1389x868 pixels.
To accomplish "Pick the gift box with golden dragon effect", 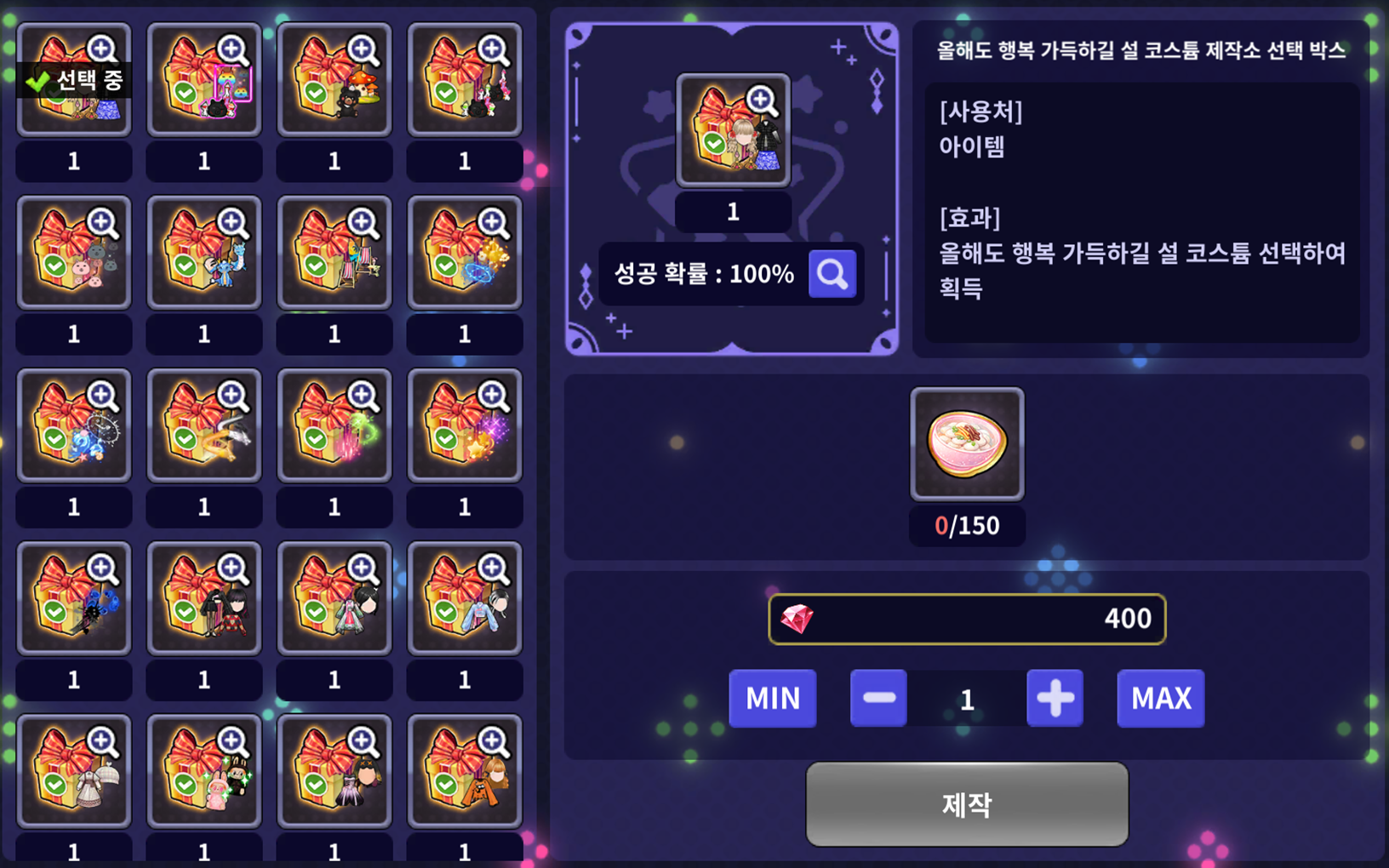I will point(204,425).
